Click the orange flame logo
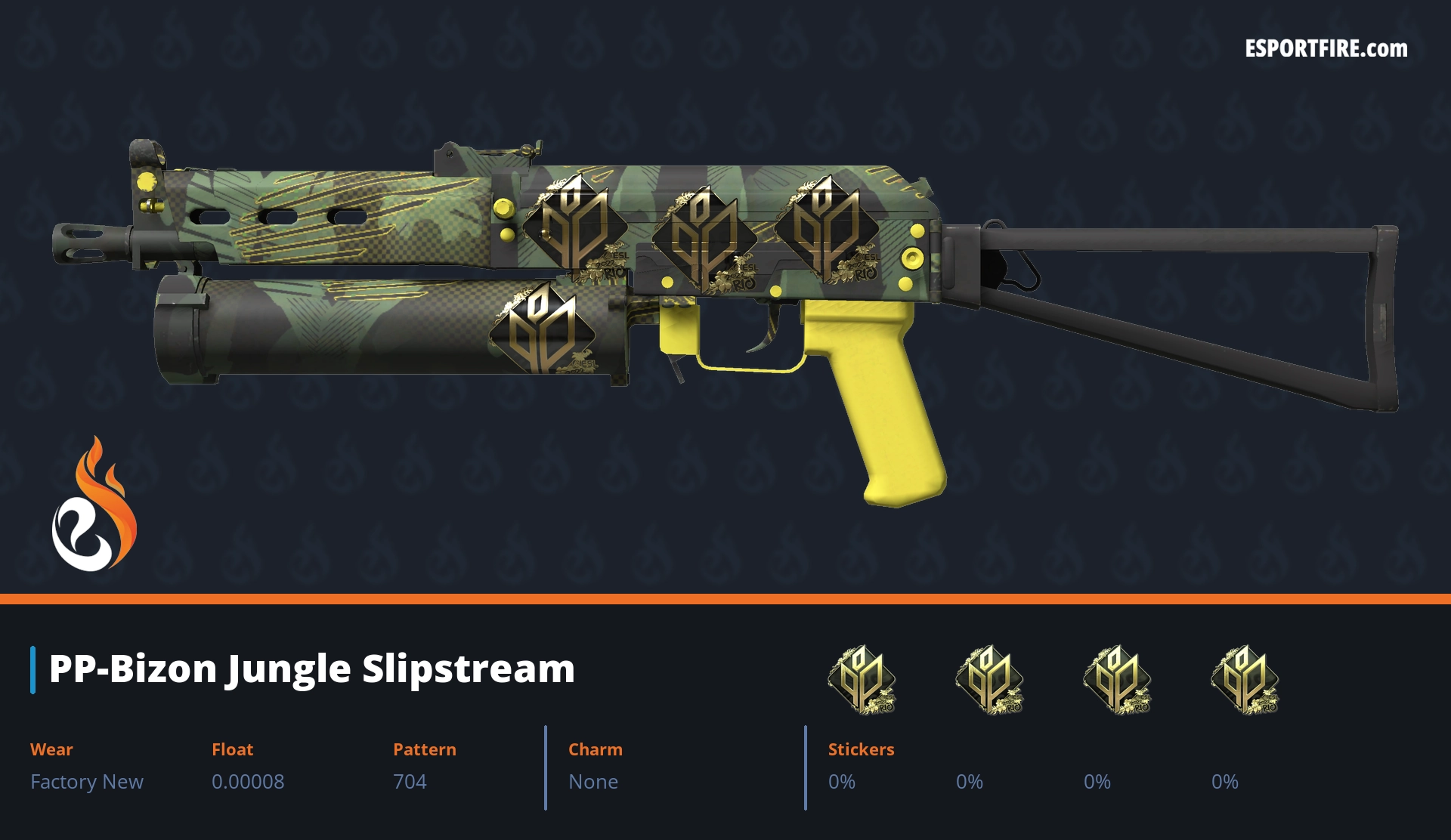1451x840 pixels. (94, 505)
